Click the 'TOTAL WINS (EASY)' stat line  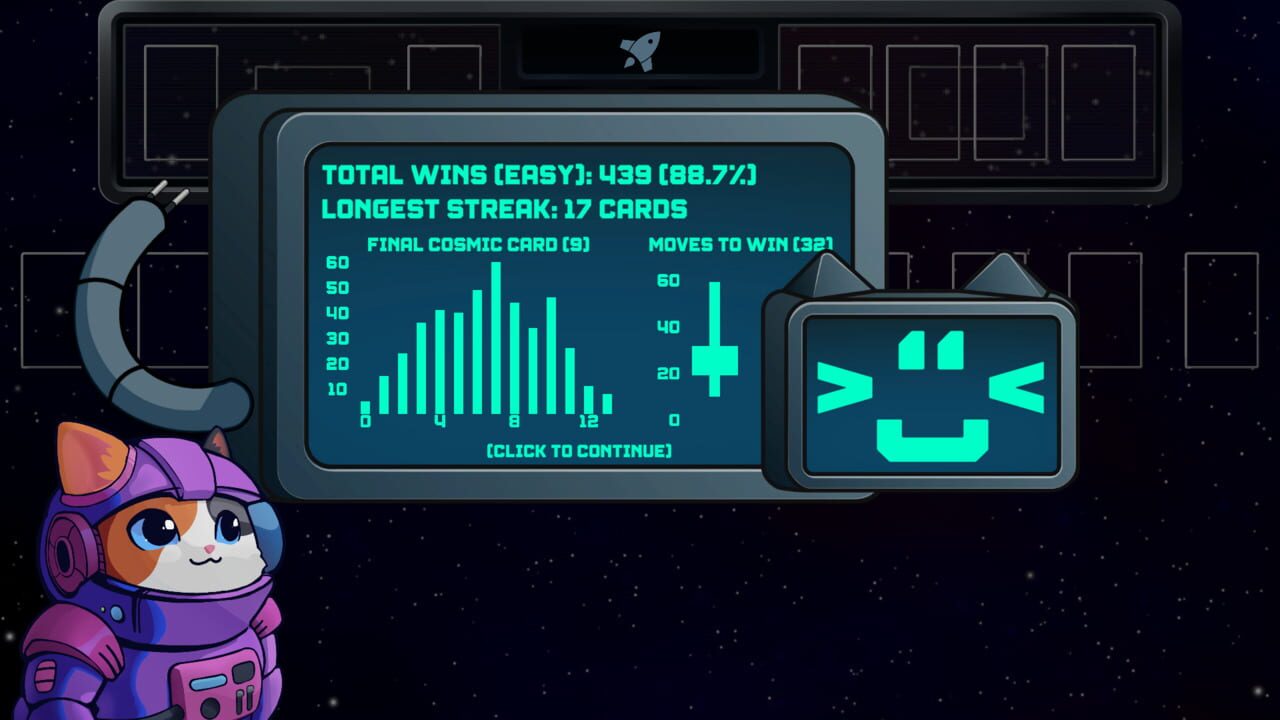(x=540, y=174)
